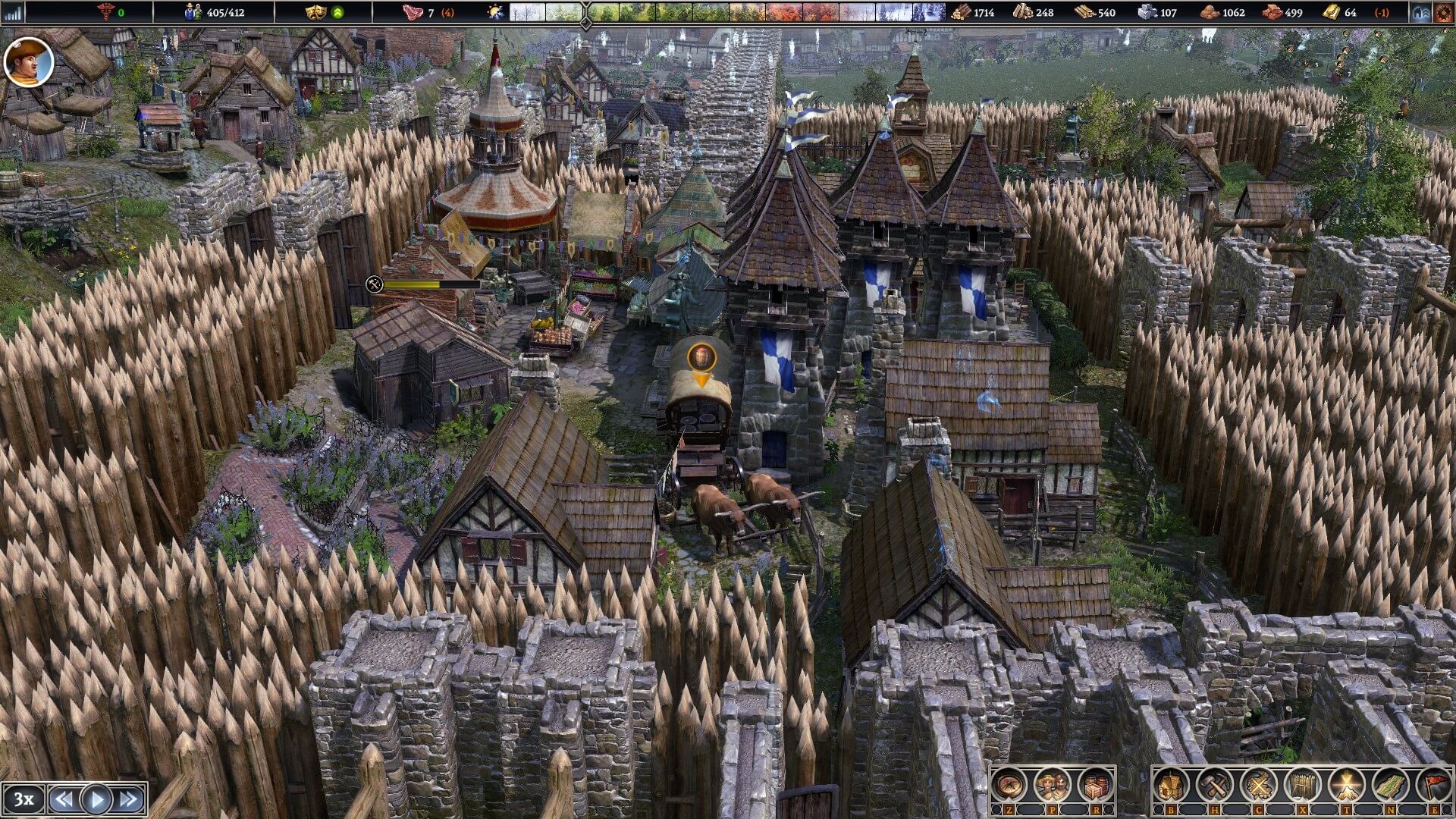Select the hammer and pickaxe tool
Image resolution: width=1456 pixels, height=819 pixels.
[x=1215, y=785]
